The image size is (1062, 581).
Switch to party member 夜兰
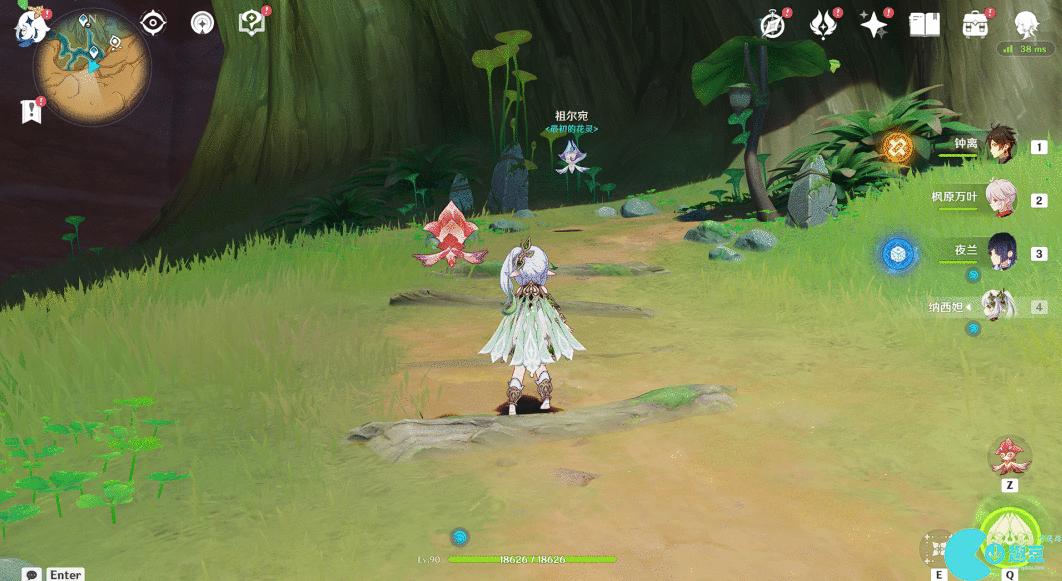pos(1001,252)
